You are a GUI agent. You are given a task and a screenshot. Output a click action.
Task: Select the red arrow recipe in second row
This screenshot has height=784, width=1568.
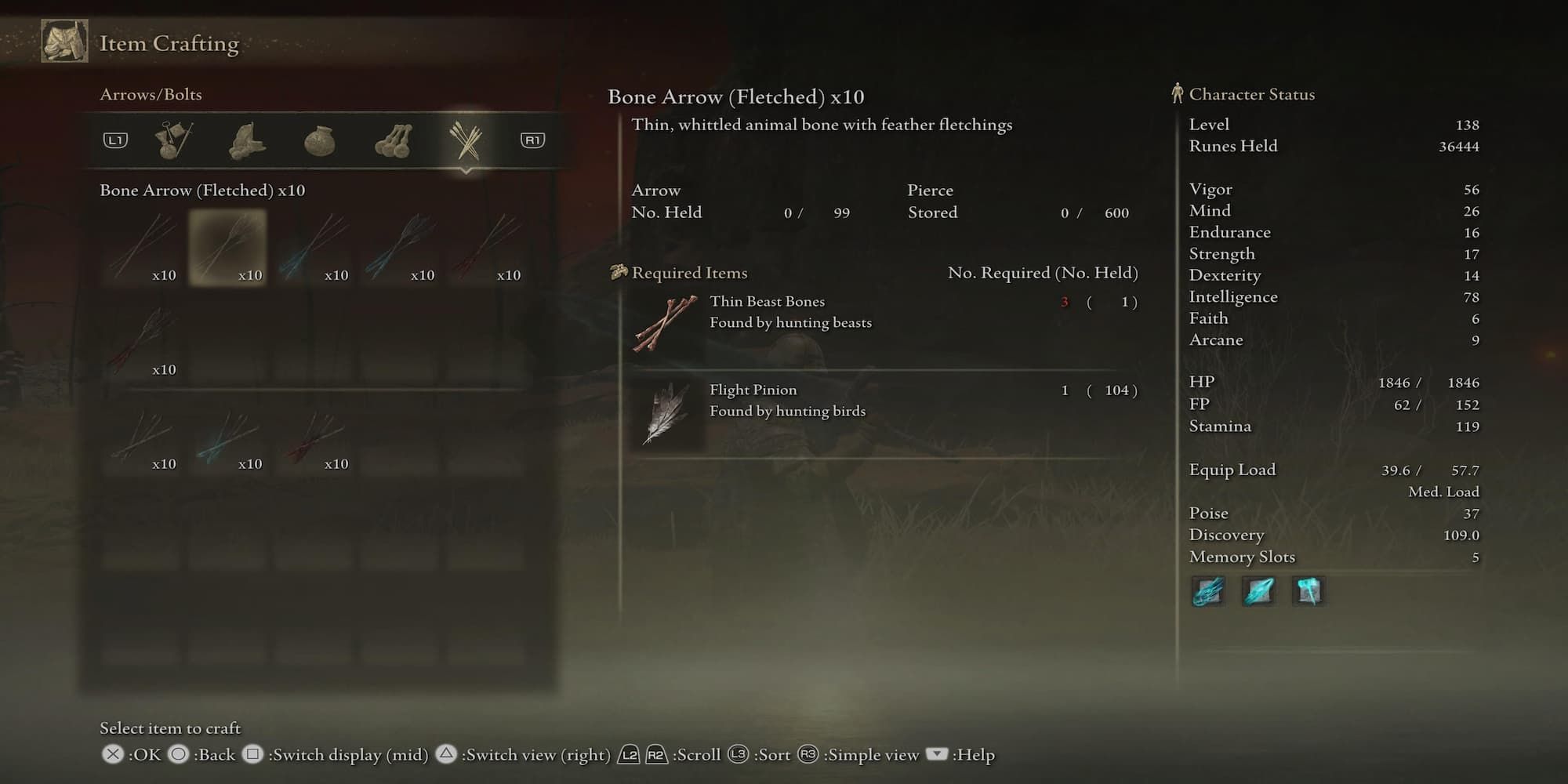[143, 341]
